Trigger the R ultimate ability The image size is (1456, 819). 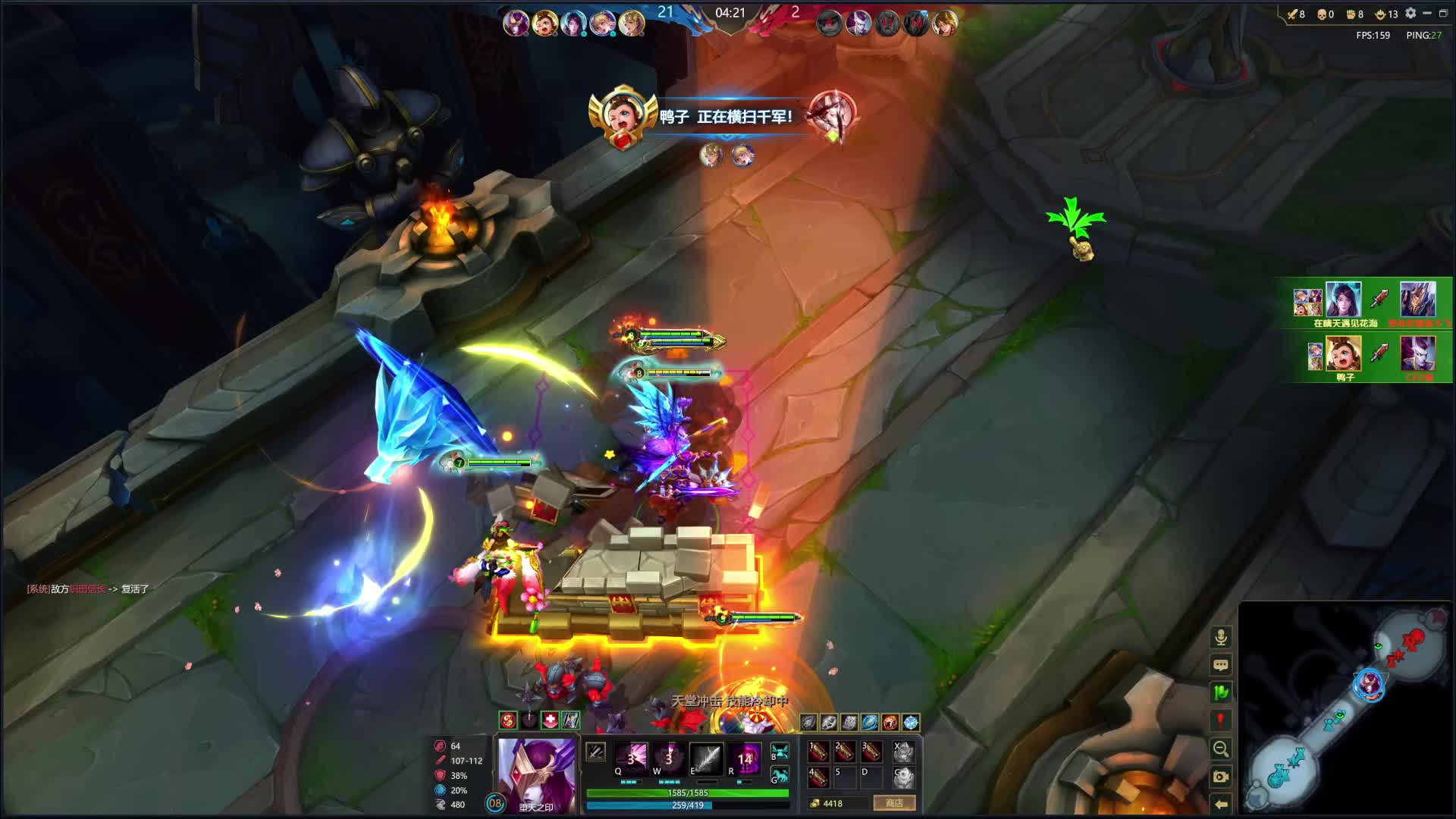click(744, 758)
